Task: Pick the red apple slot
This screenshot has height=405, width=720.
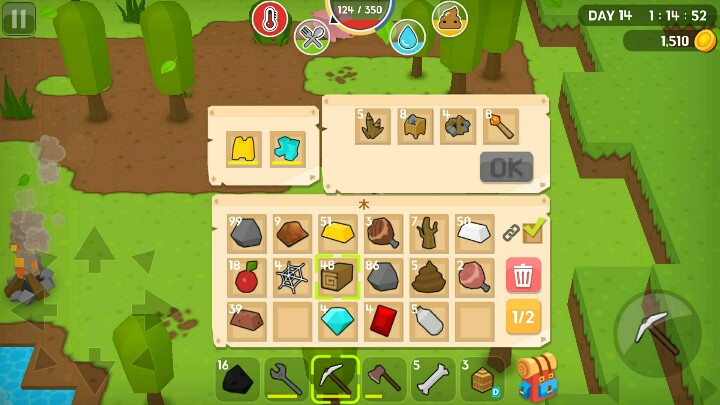Action: pyautogui.click(x=246, y=277)
